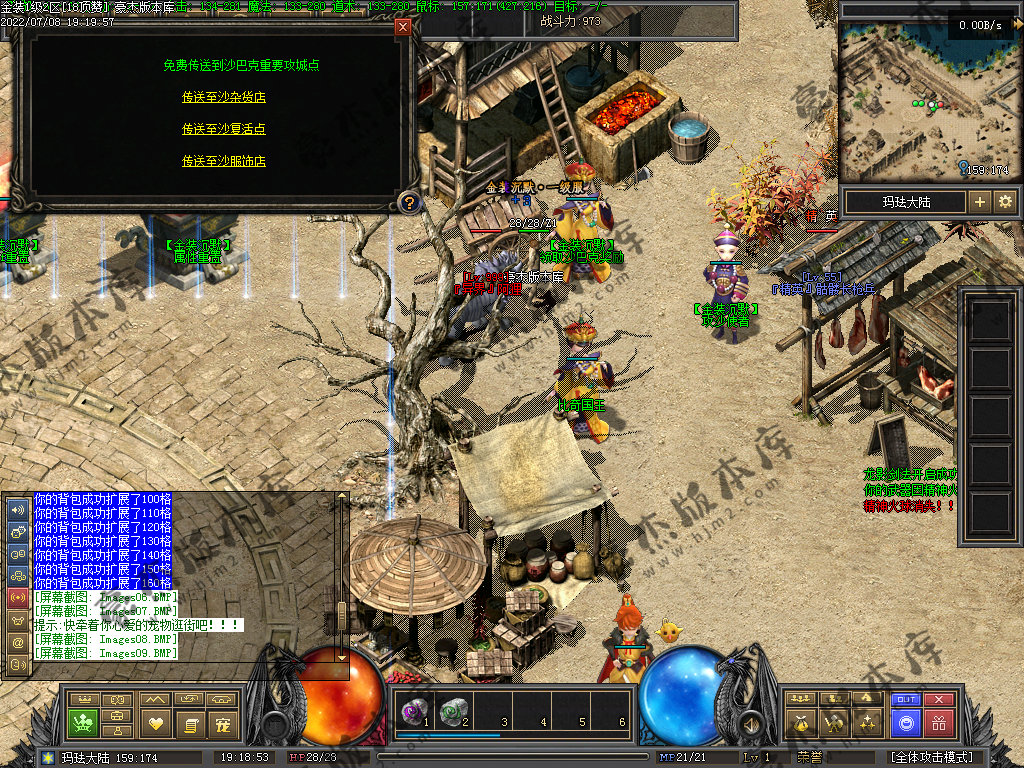The width and height of the screenshot is (1024, 768).
Task: Open the question mark help button on dialog
Action: [408, 204]
